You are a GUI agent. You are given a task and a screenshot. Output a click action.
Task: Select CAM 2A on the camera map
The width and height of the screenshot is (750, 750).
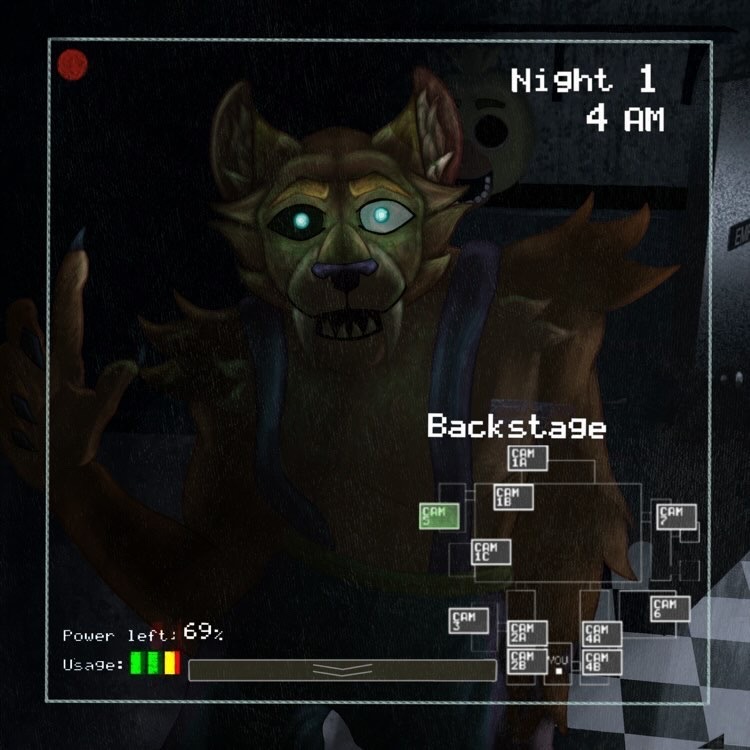(527, 632)
